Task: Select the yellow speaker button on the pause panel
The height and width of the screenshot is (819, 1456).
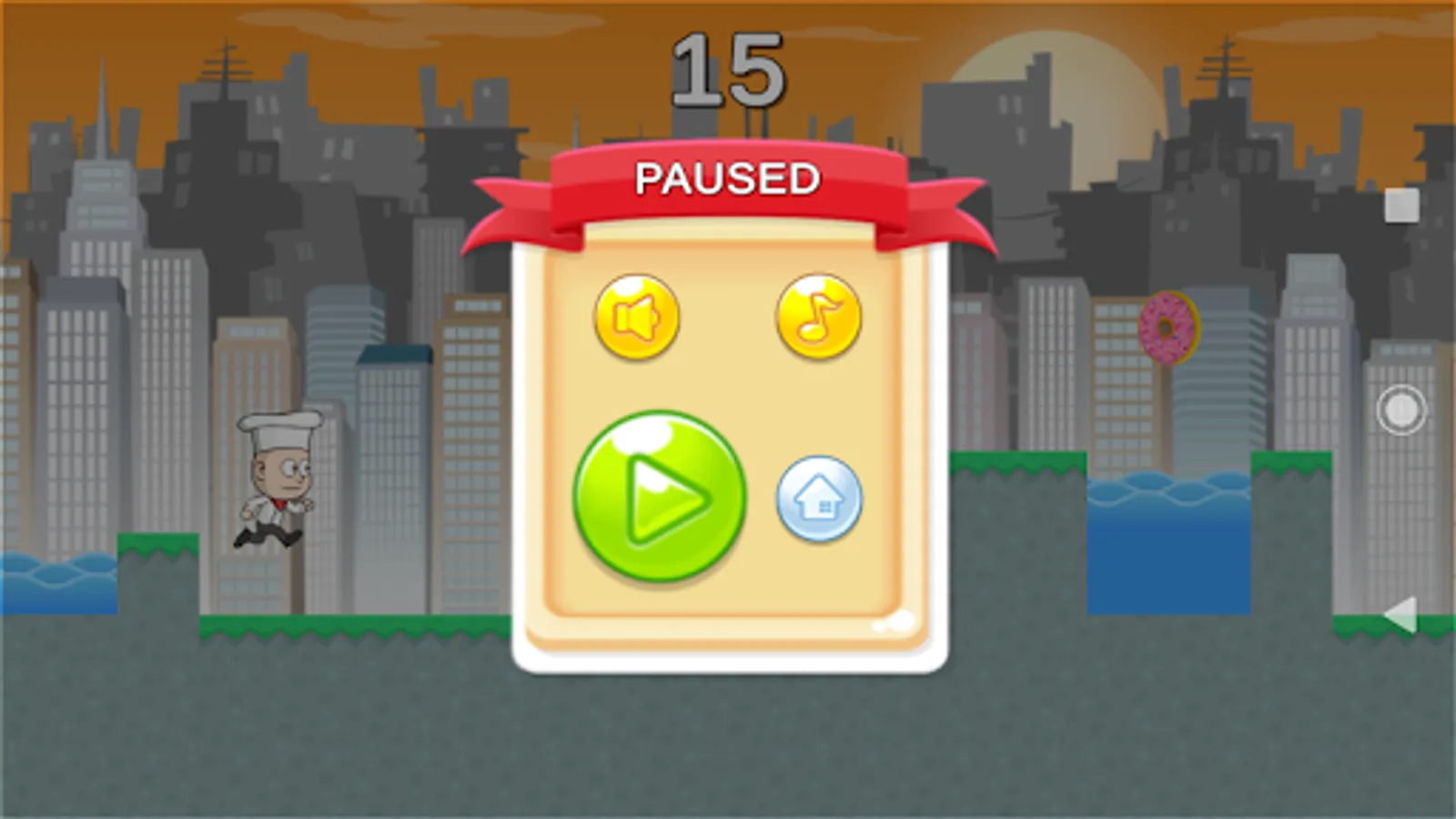Action: pos(637,318)
